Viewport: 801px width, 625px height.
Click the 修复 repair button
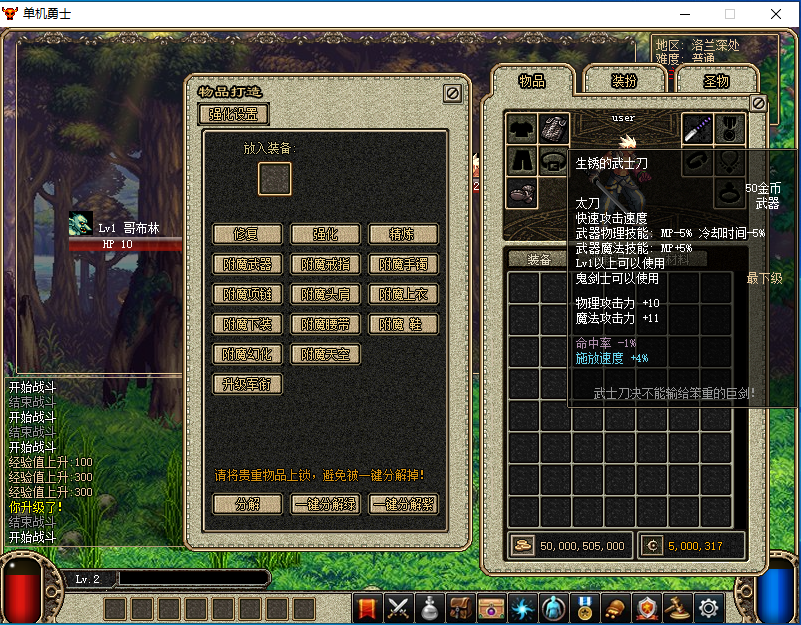pos(247,234)
